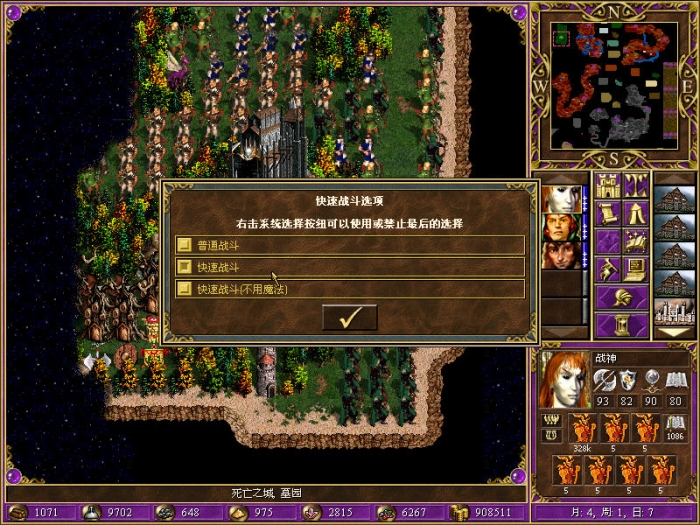Open the 战神 hero portrait in info panel
The width and height of the screenshot is (700, 525).
tap(563, 379)
